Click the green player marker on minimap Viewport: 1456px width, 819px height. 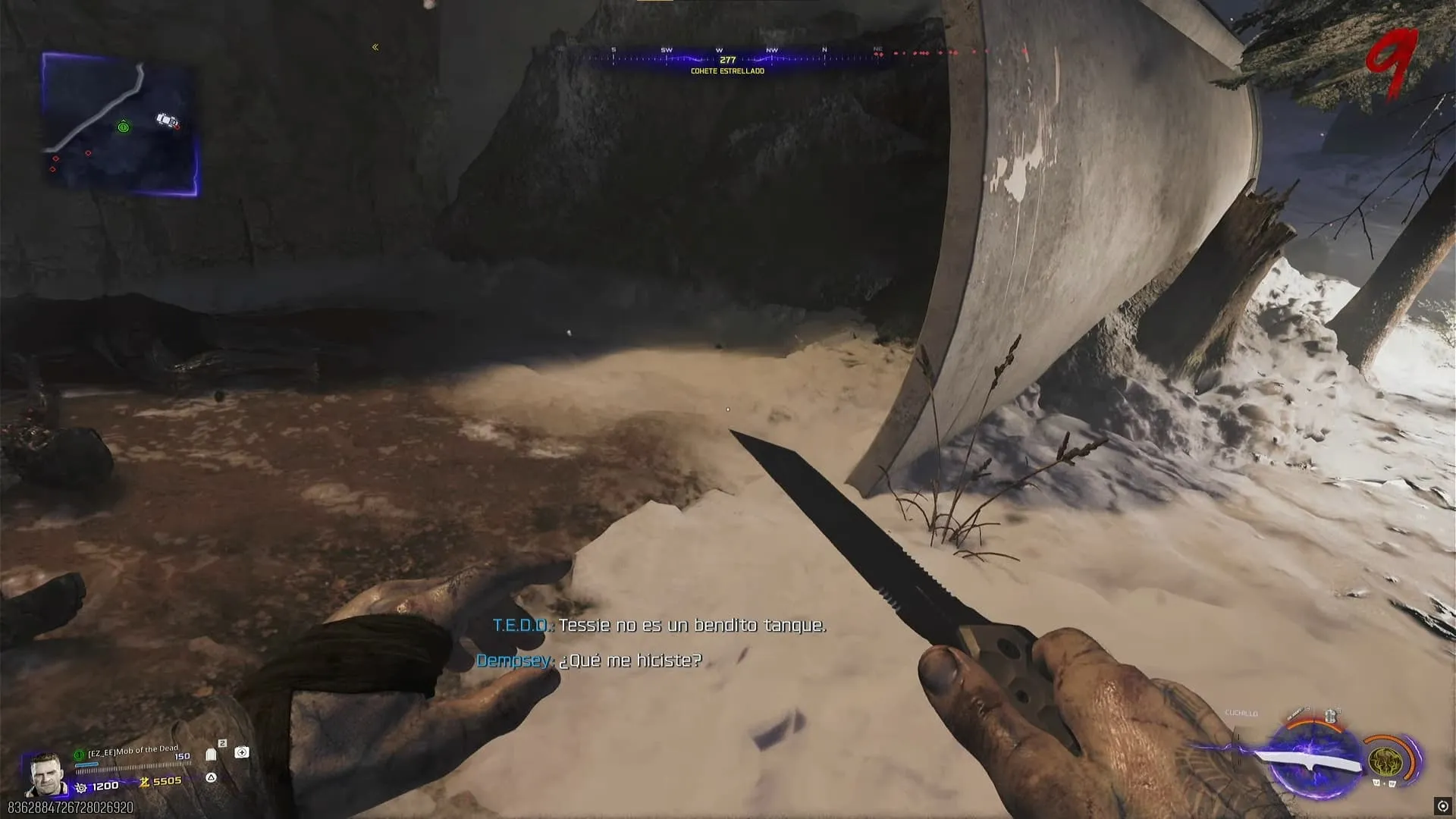pyautogui.click(x=124, y=127)
